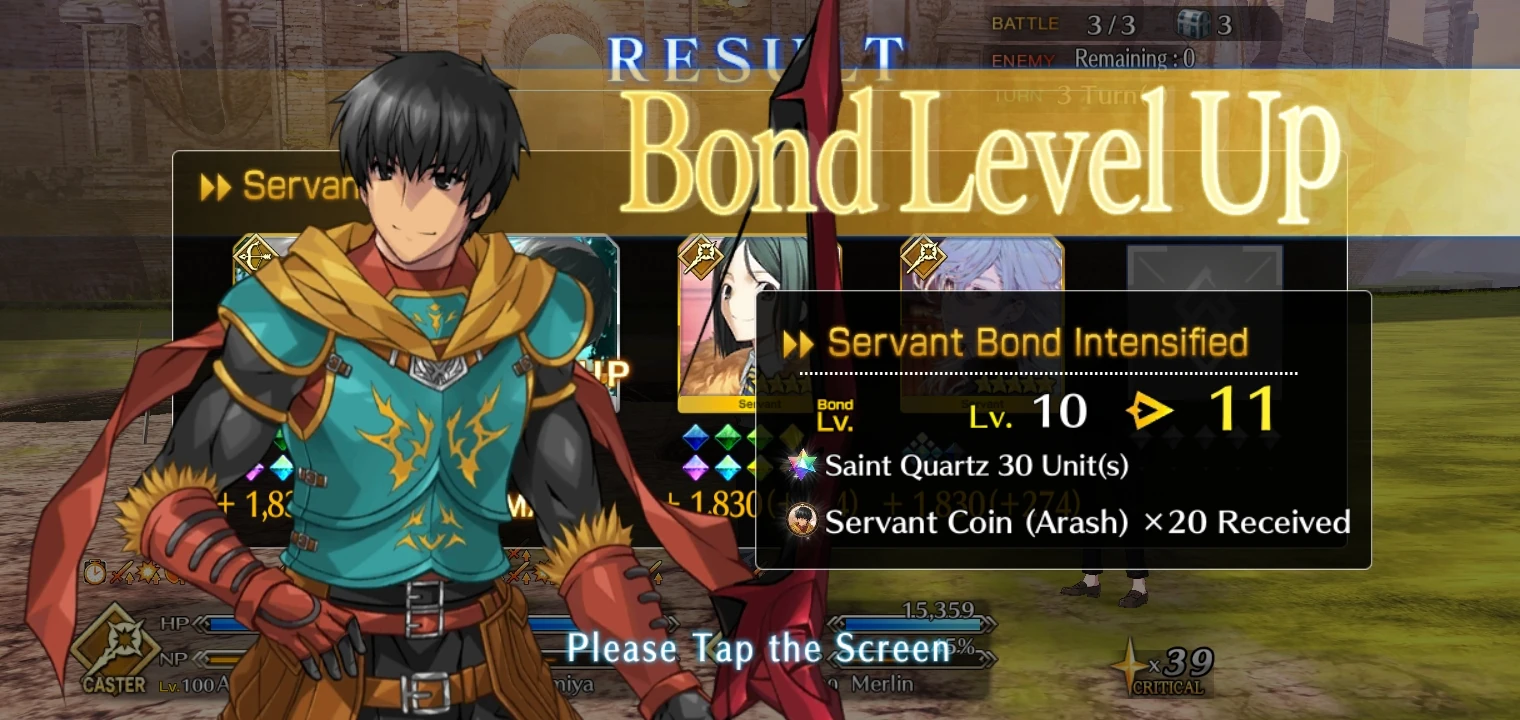Click the Archer class icon on Merlin's card
1520x720 pixels.
pyautogui.click(x=925, y=257)
